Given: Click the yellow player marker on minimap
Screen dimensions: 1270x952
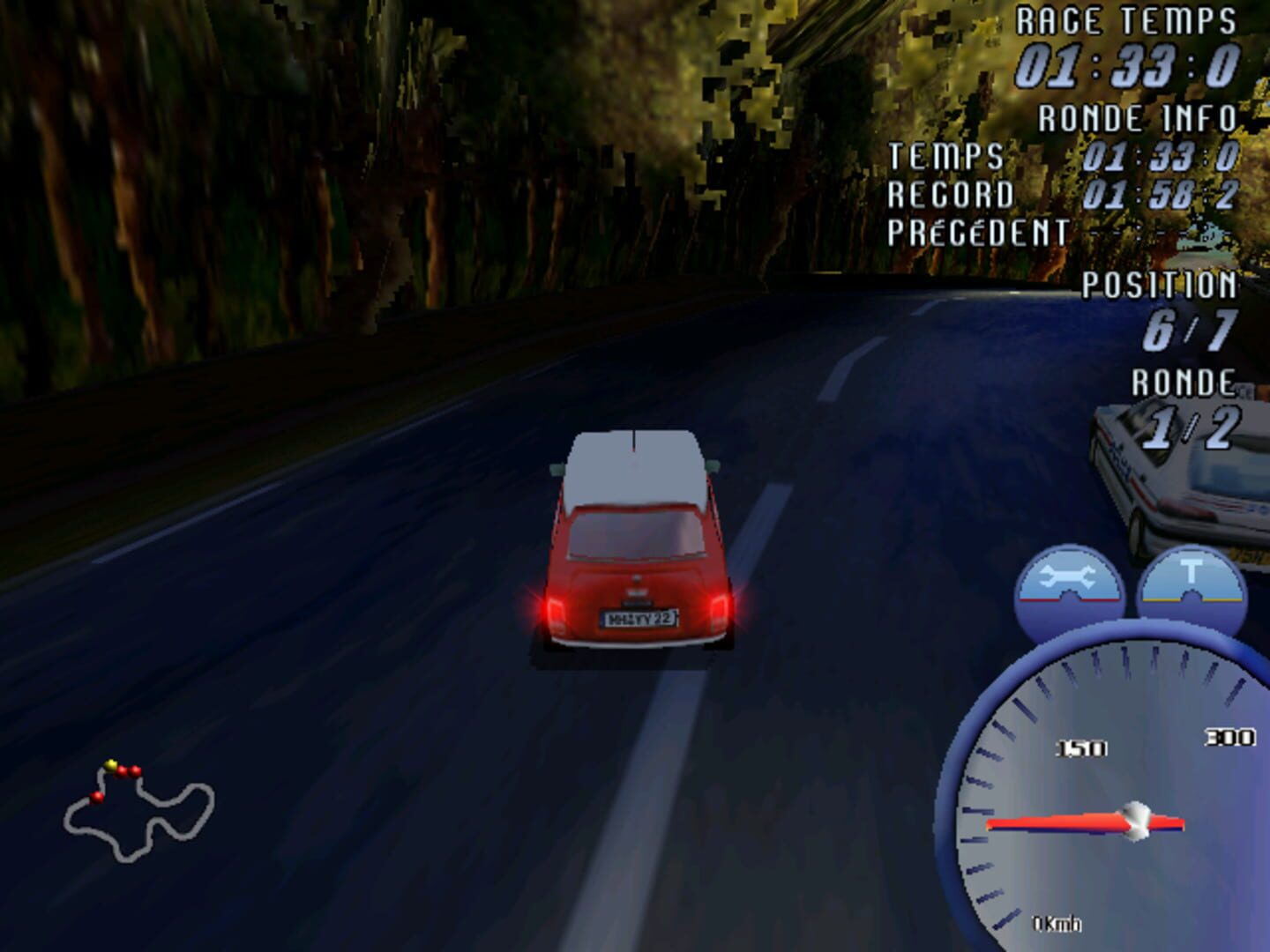Looking at the screenshot, I should tap(111, 763).
